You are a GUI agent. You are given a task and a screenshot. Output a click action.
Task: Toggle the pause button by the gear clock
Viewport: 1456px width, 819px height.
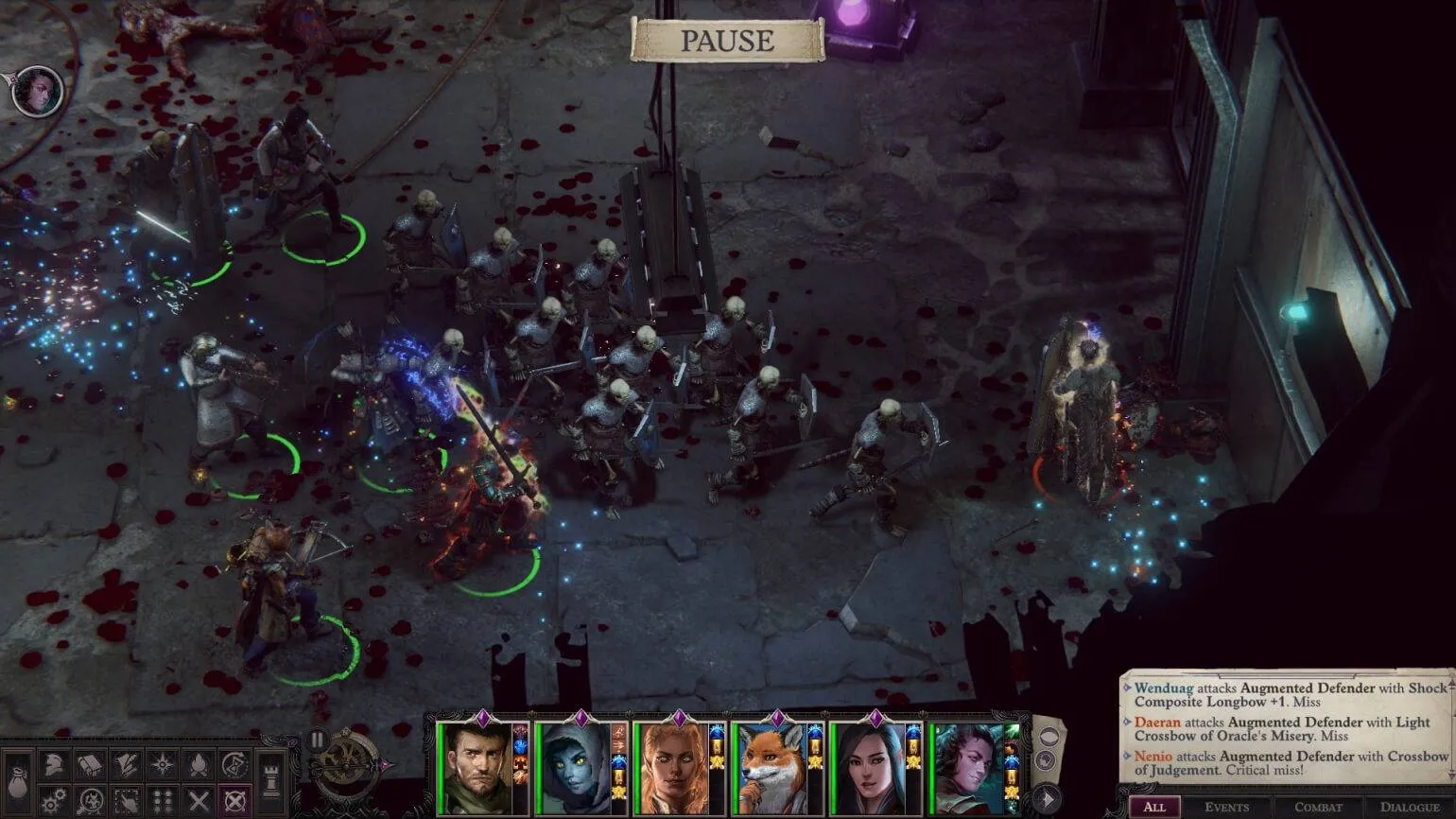tap(317, 740)
